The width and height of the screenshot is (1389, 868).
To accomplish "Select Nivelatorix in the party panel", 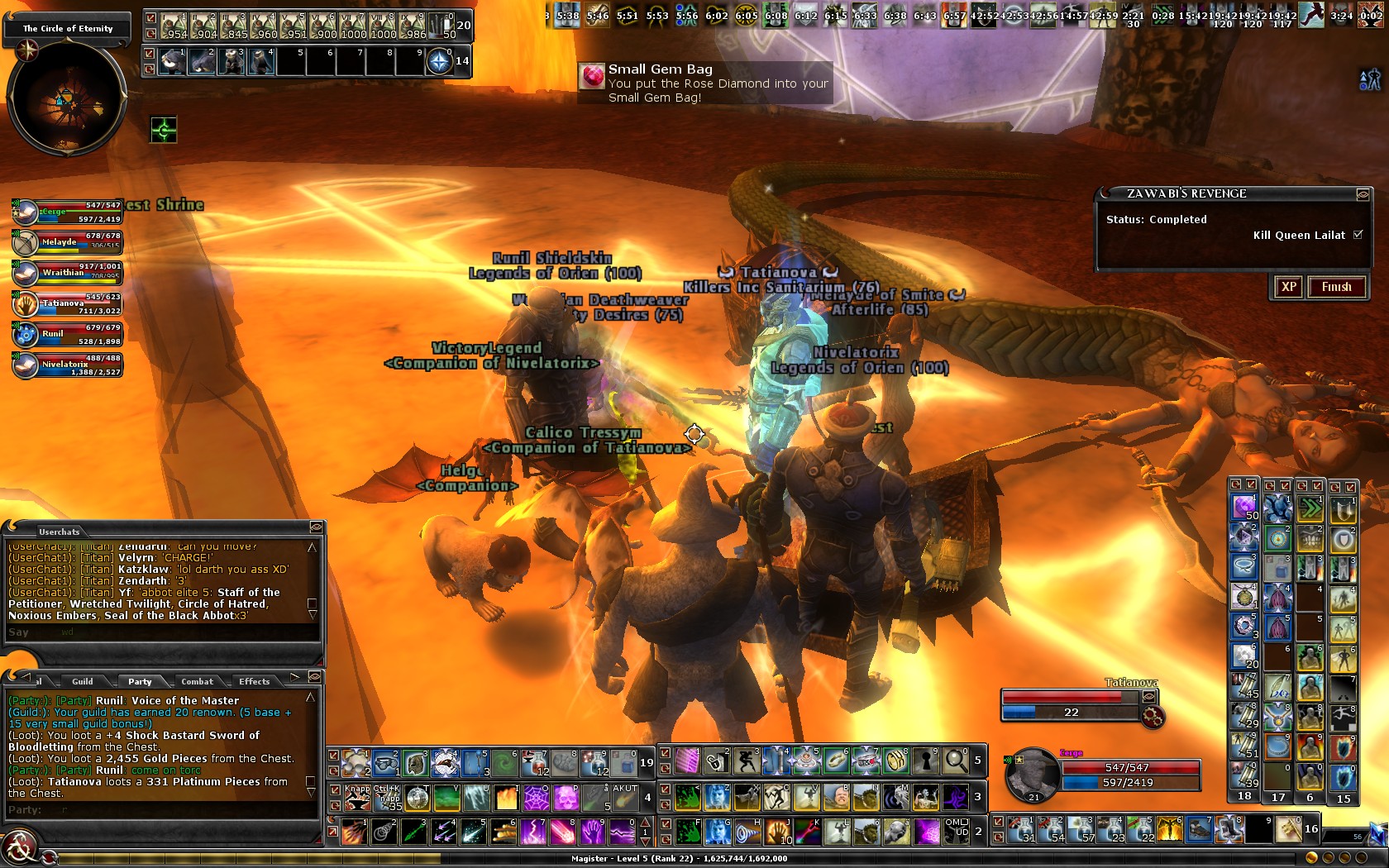I will point(26,365).
